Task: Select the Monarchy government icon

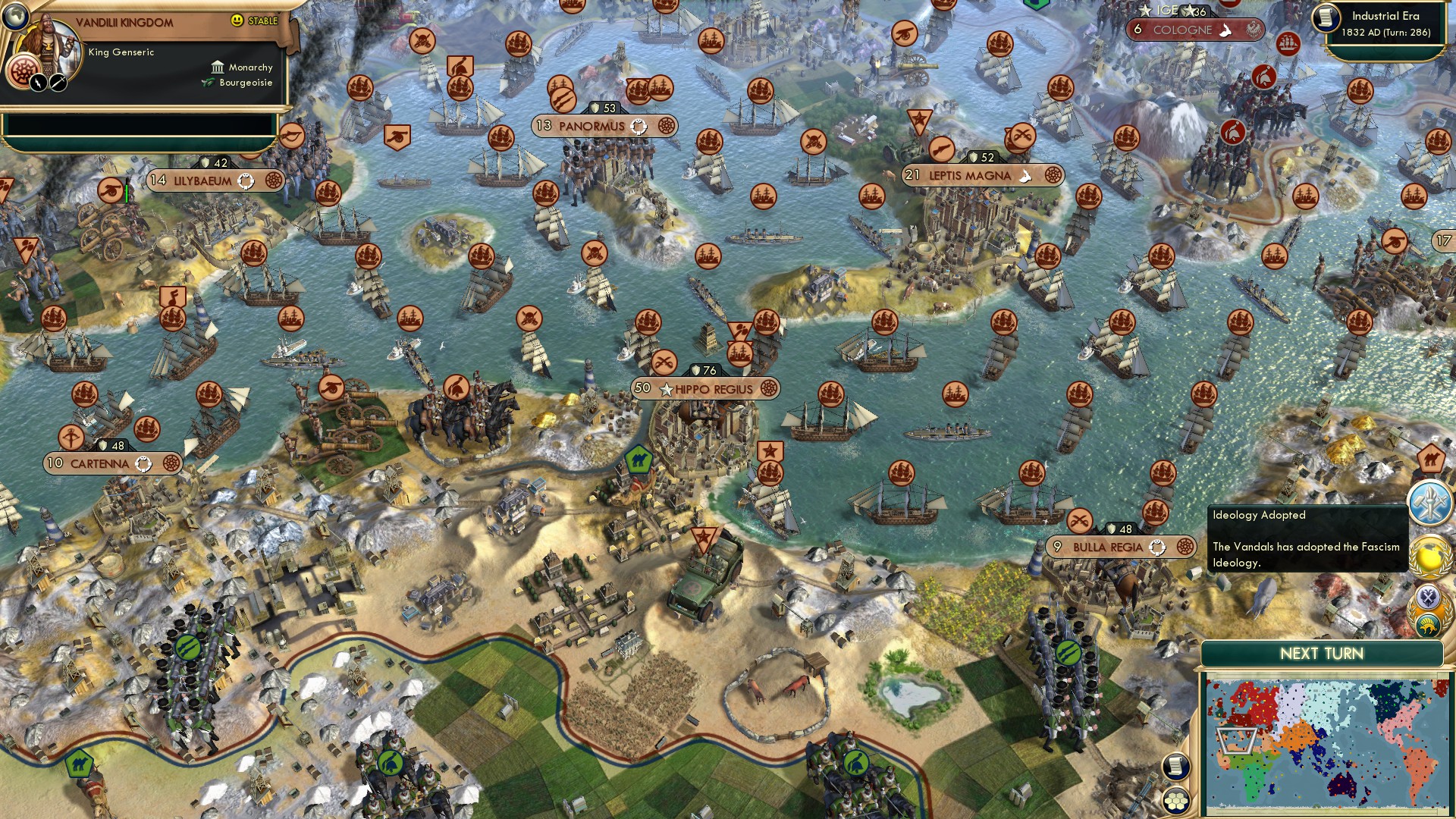Action: (x=217, y=67)
